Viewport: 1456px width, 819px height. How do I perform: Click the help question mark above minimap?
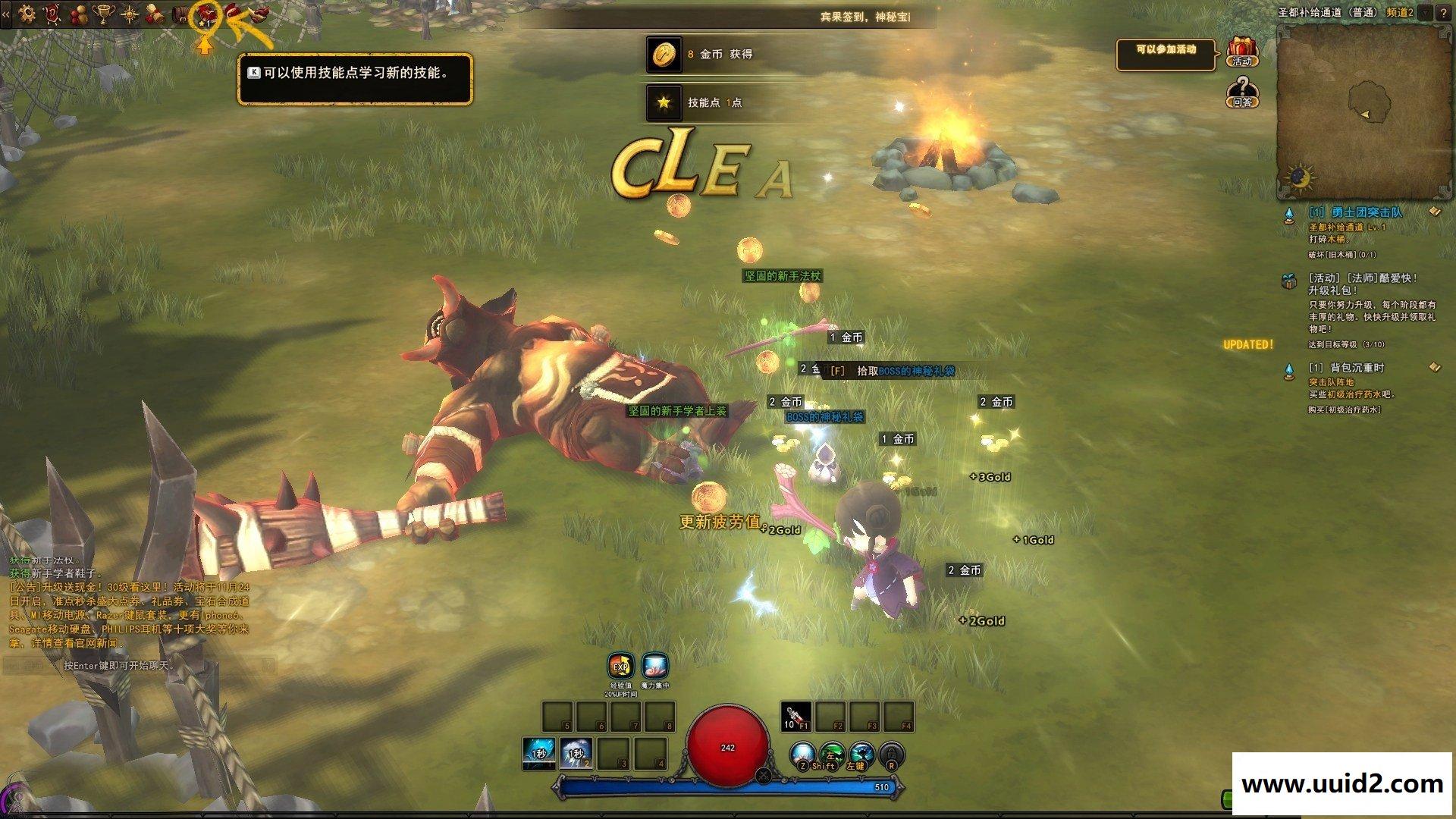(1443, 12)
